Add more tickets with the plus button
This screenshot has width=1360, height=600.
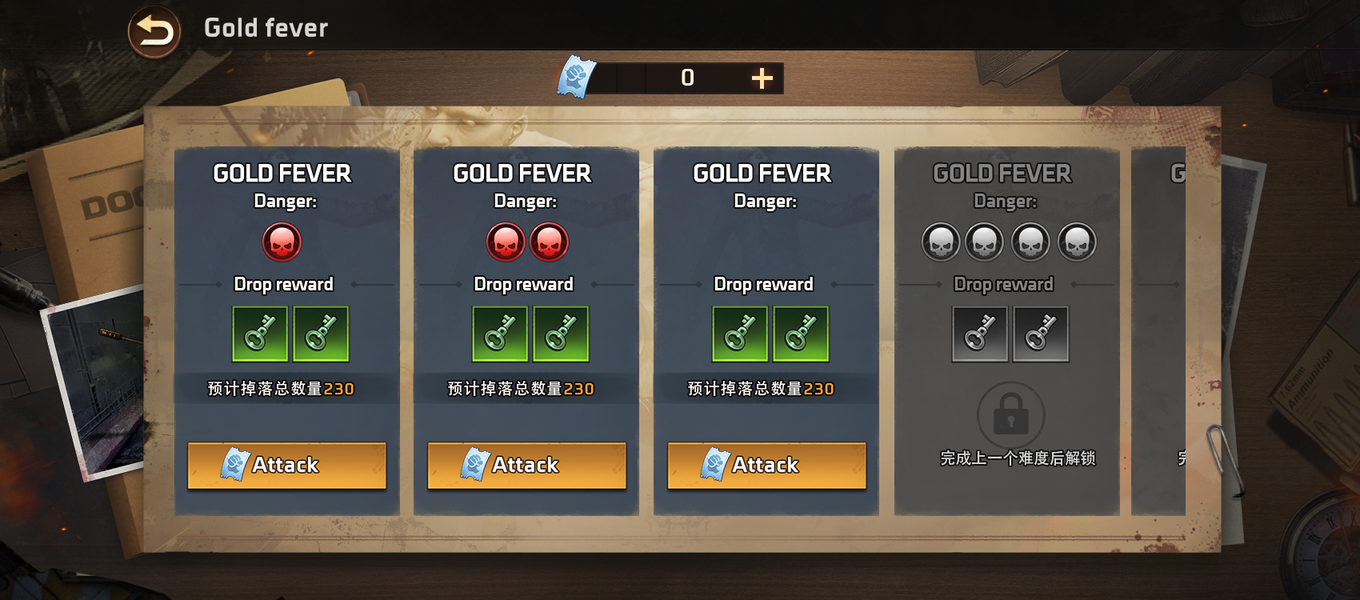[x=762, y=78]
